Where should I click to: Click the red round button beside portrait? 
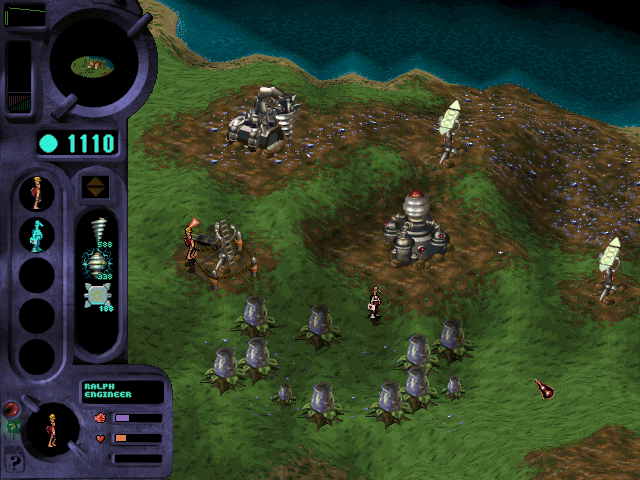[x=11, y=409]
